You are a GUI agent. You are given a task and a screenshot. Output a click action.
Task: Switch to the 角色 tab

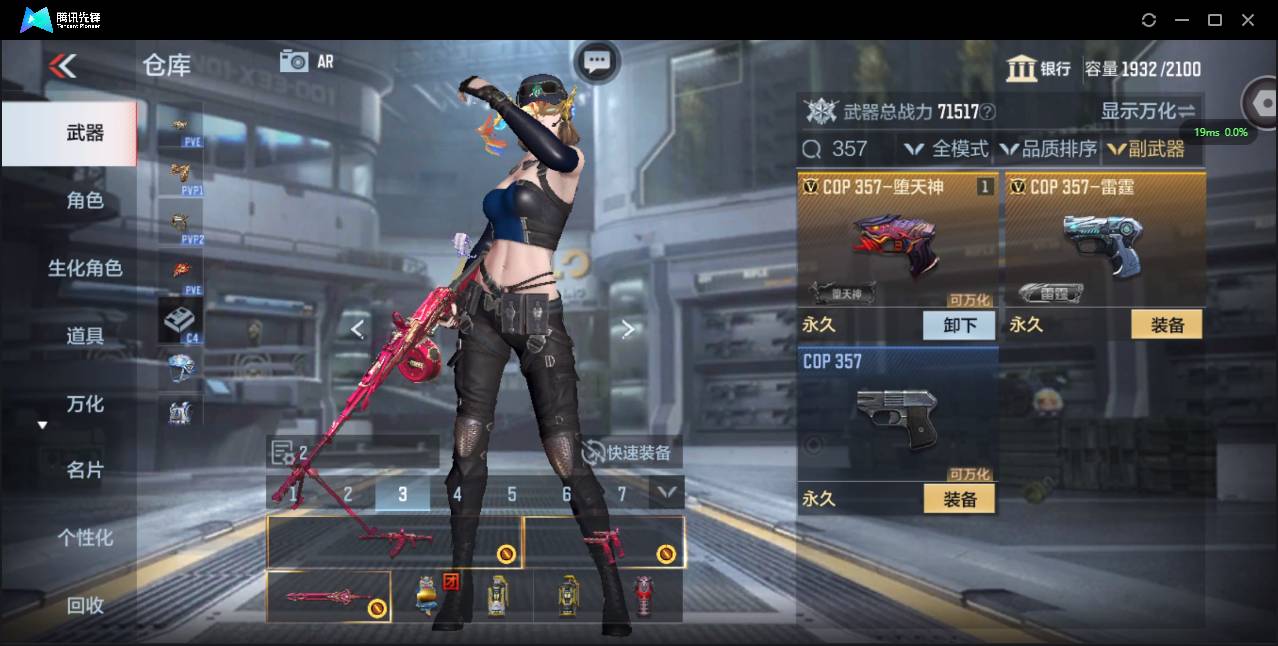pos(84,200)
